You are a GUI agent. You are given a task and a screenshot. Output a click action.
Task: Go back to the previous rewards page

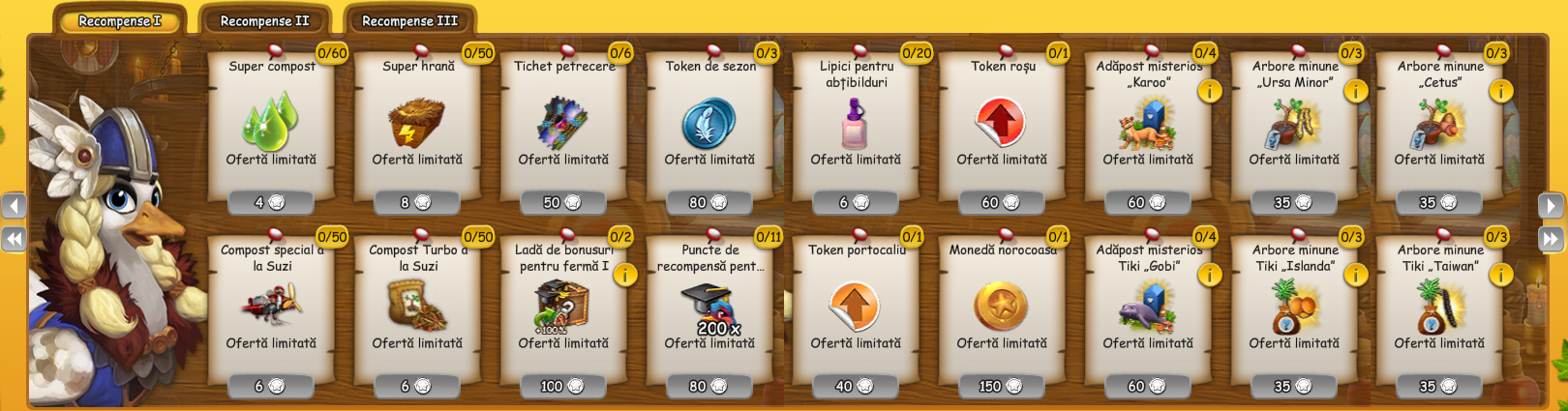pyautogui.click(x=14, y=205)
